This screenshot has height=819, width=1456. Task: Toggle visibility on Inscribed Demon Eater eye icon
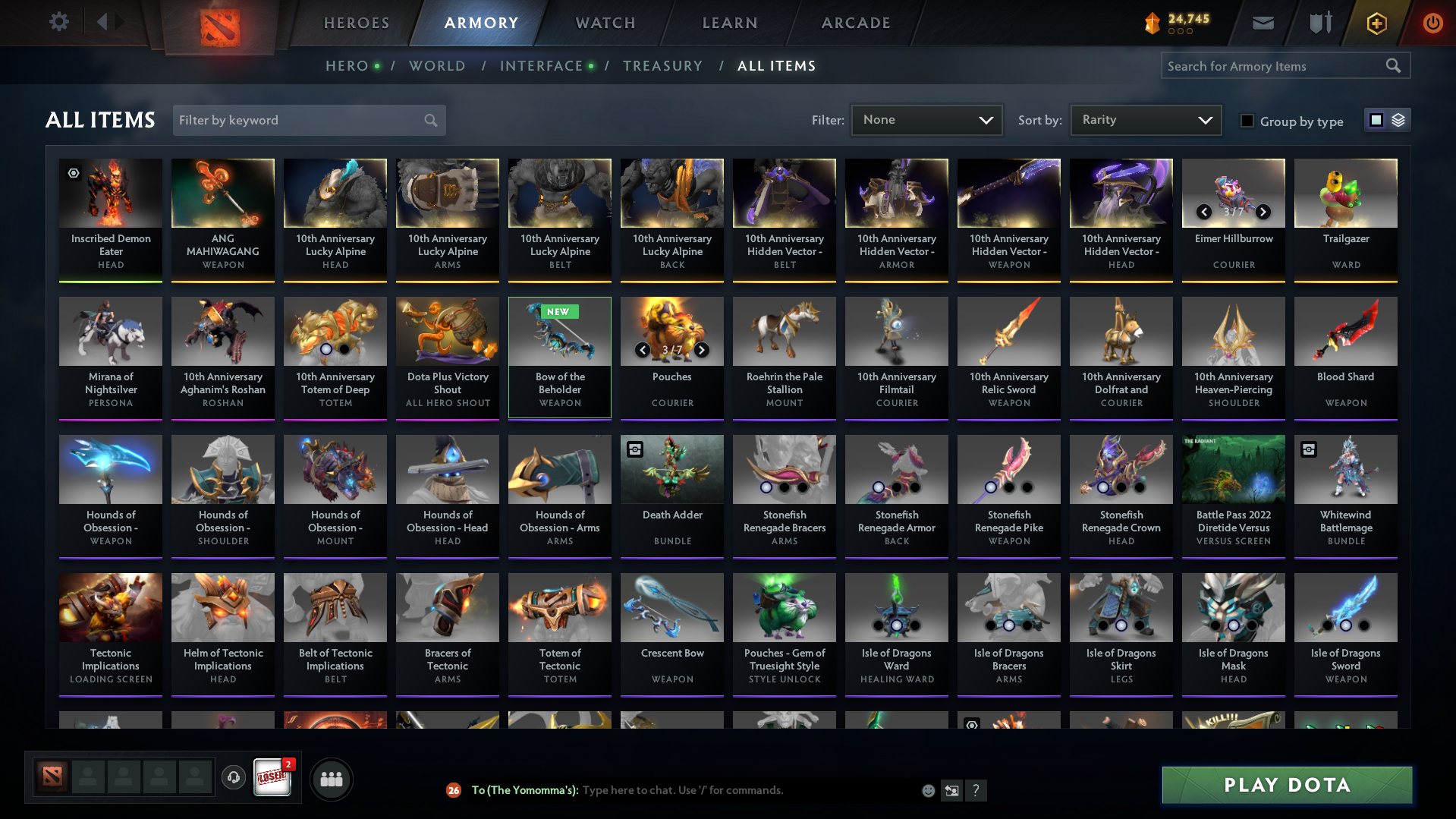73,174
